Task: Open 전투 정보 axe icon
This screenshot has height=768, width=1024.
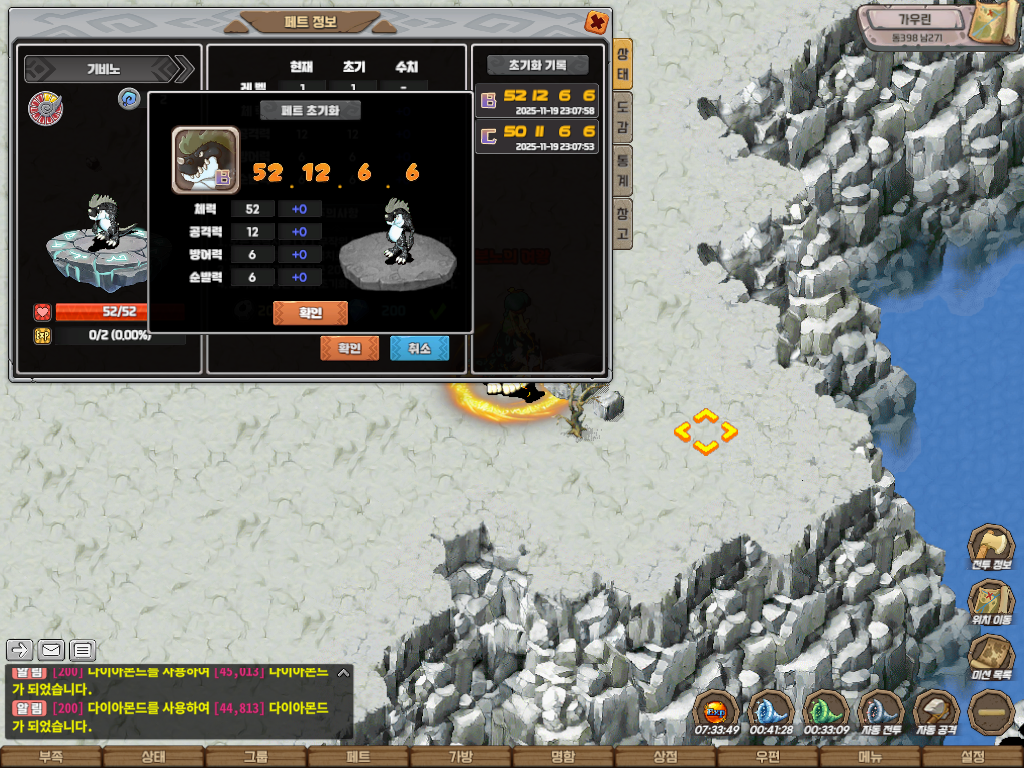Action: click(991, 548)
